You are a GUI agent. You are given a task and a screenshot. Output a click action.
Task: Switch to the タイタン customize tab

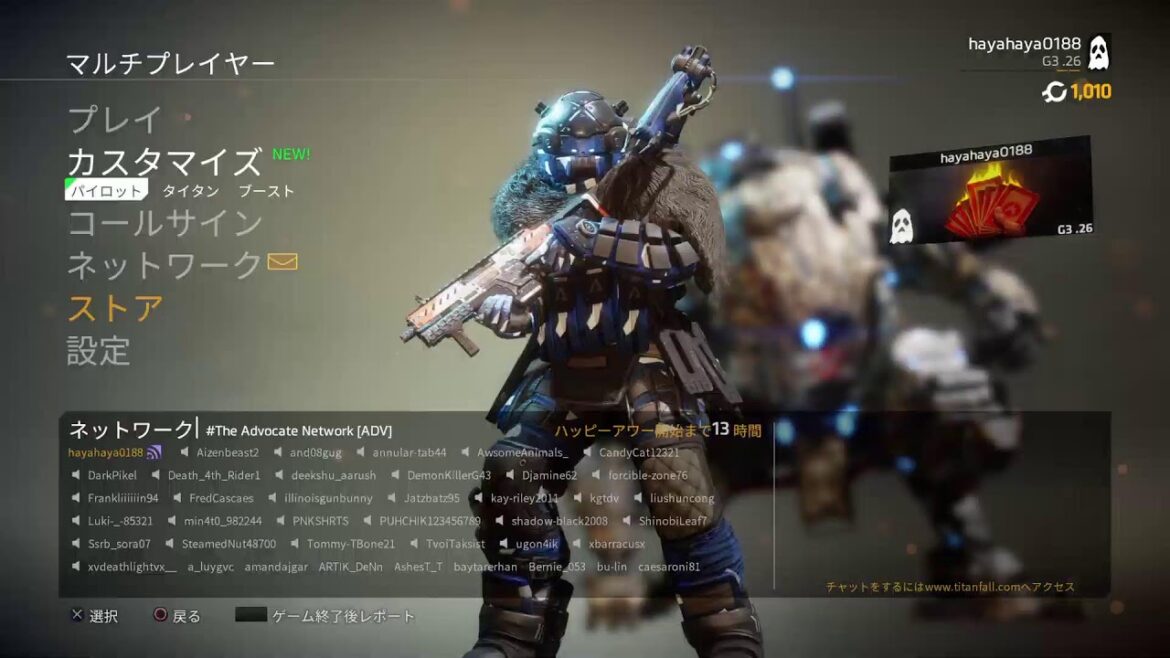[190, 190]
